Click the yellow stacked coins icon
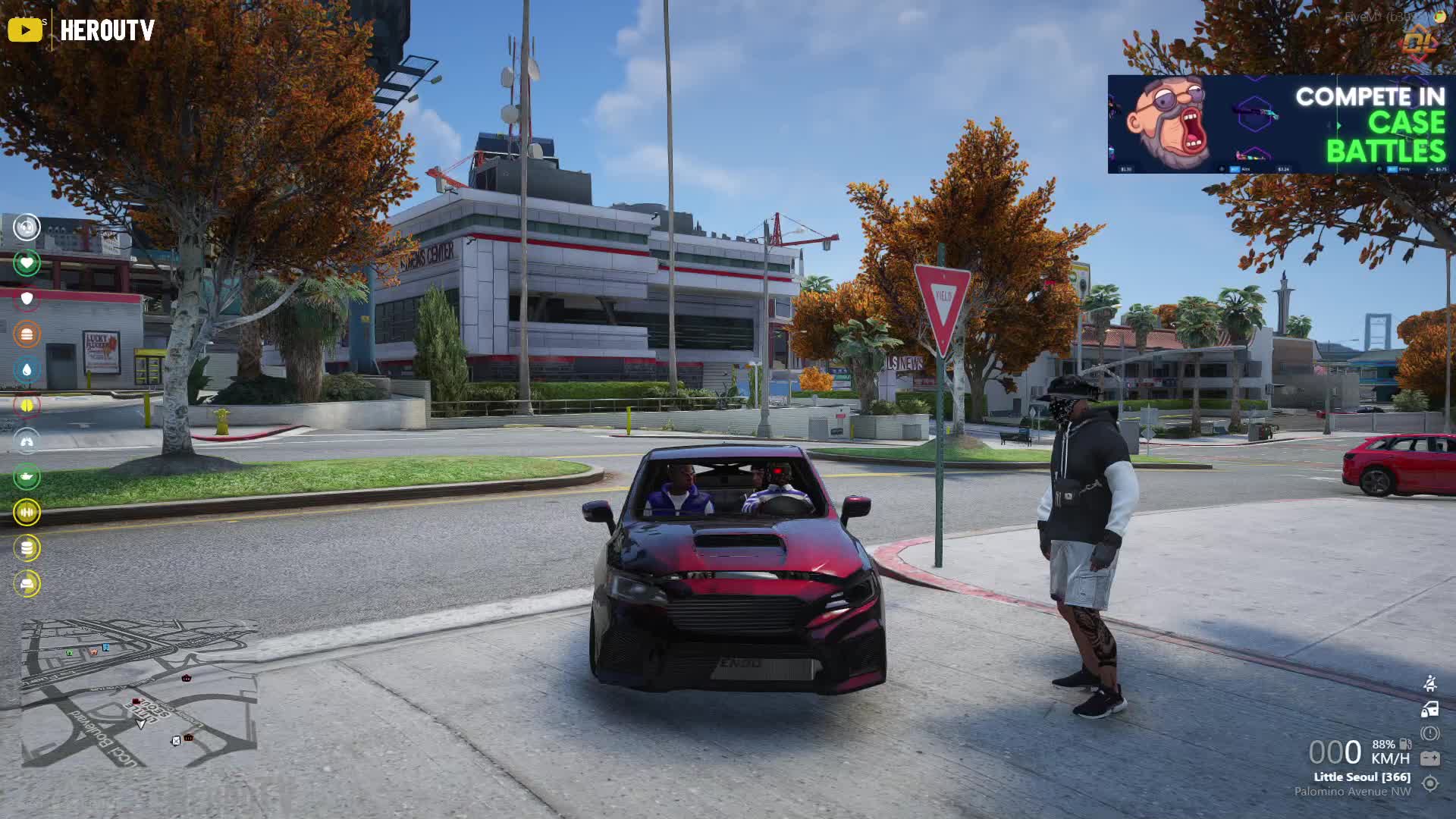The image size is (1456, 819). (27, 548)
